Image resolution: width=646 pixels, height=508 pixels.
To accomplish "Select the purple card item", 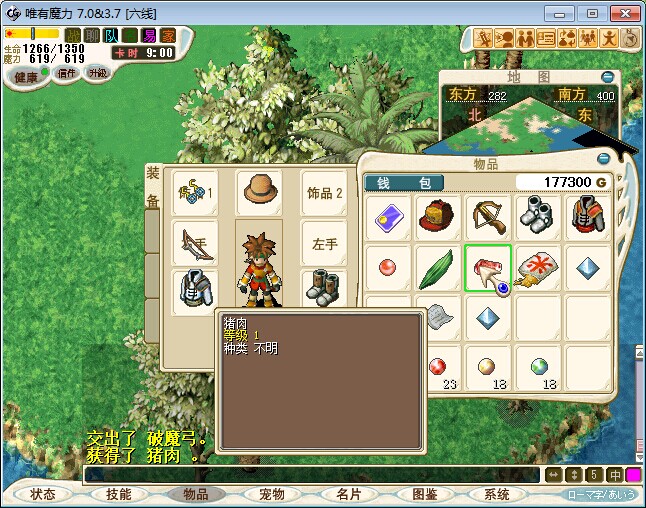I will [388, 217].
